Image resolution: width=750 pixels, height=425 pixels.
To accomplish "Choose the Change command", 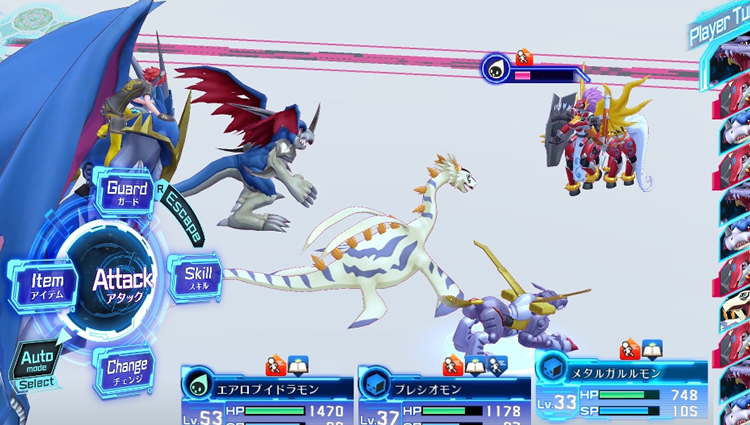I will 127,370.
